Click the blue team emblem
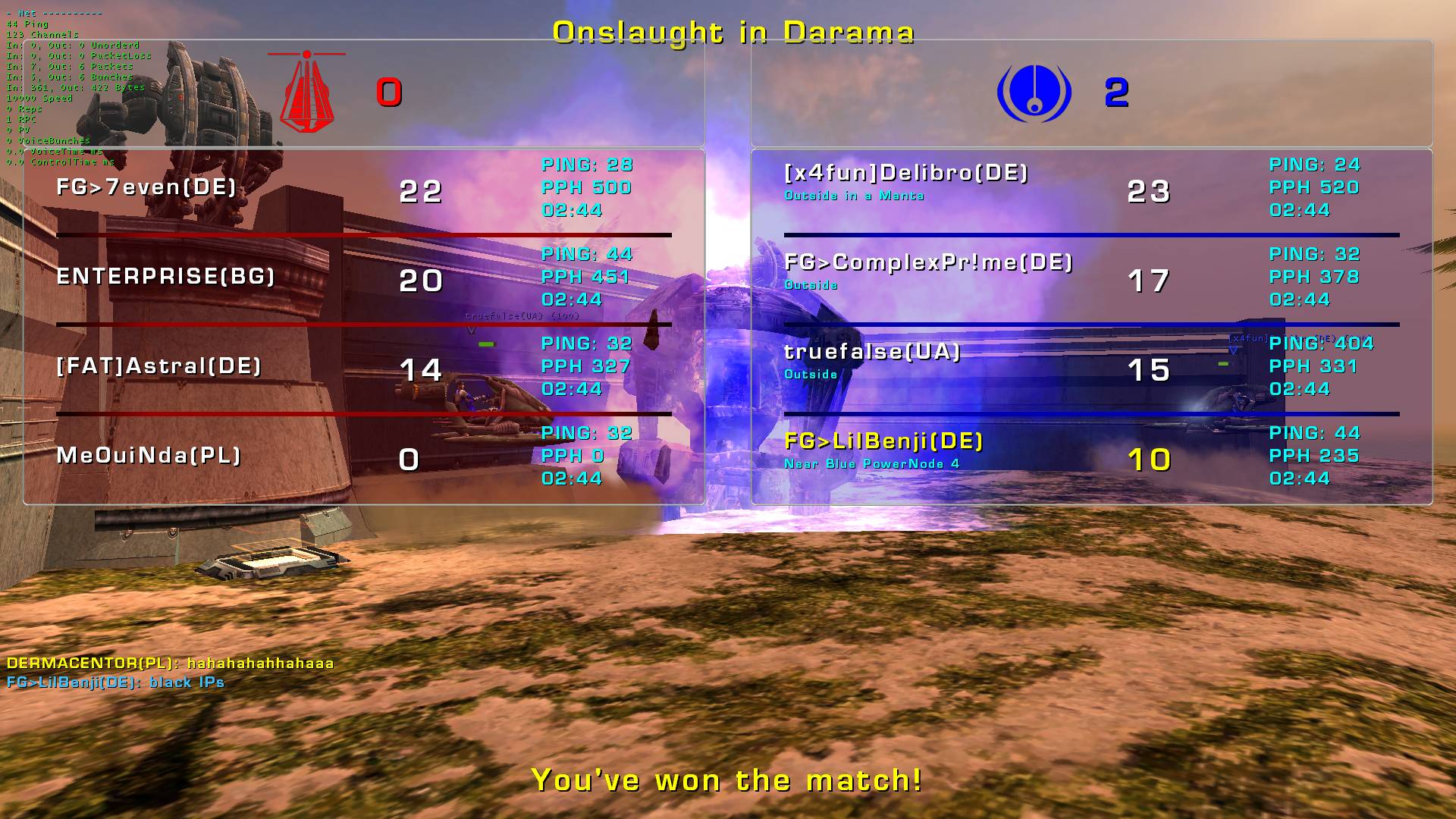The image size is (1456, 819). (1034, 93)
